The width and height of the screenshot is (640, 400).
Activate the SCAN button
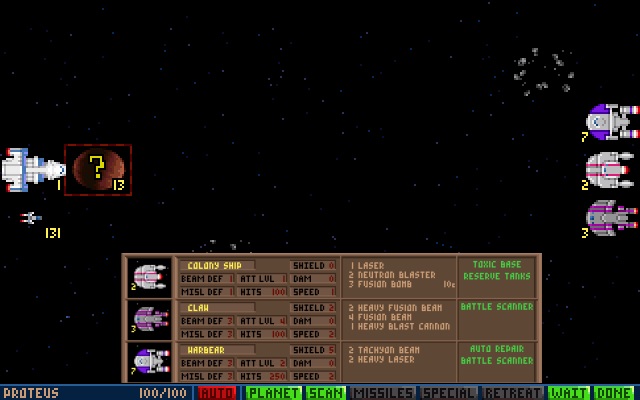tap(325, 393)
